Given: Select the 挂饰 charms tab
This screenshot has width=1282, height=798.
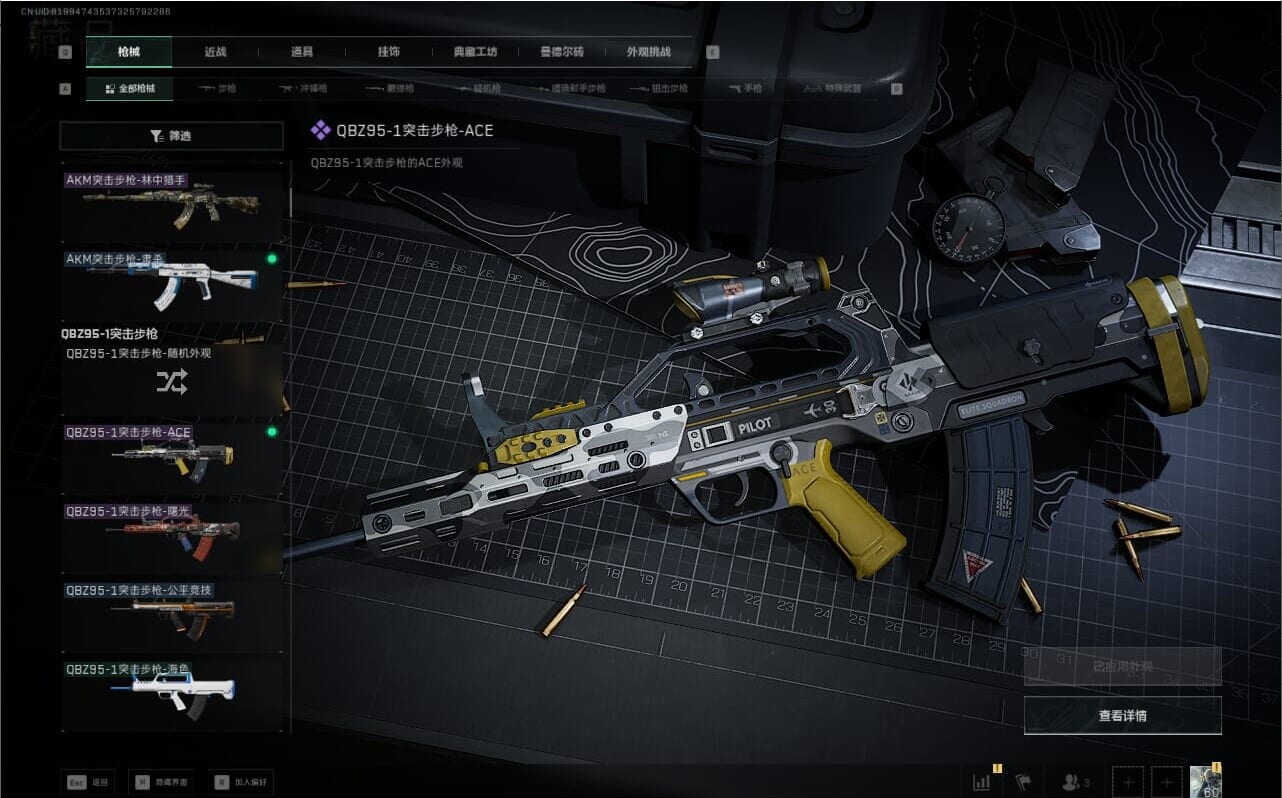Looking at the screenshot, I should click(x=389, y=52).
